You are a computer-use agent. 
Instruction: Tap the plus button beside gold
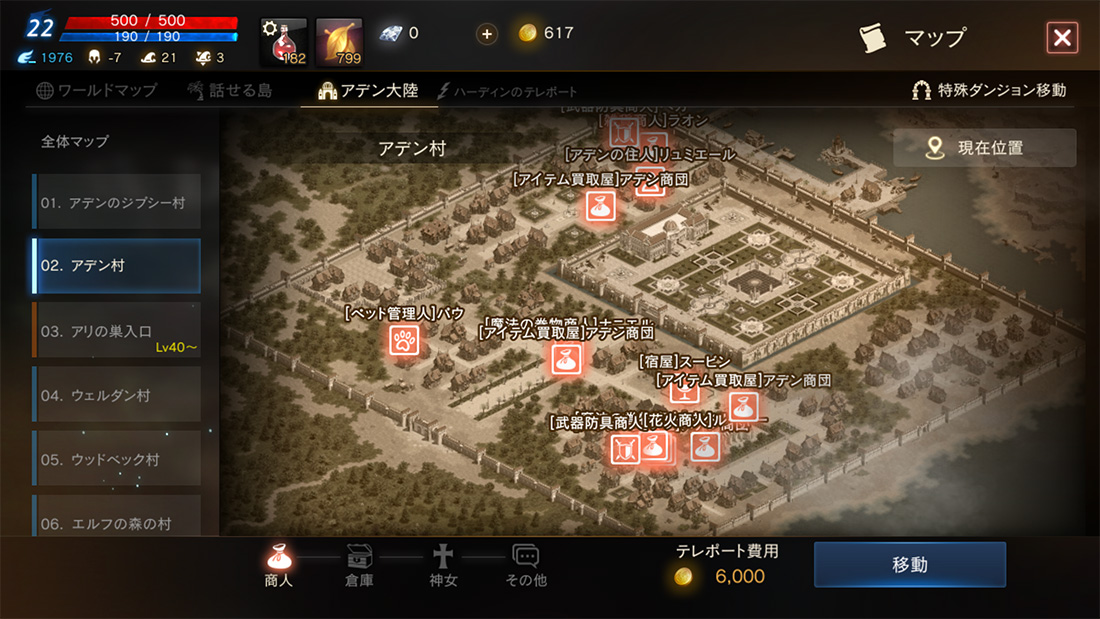487,34
